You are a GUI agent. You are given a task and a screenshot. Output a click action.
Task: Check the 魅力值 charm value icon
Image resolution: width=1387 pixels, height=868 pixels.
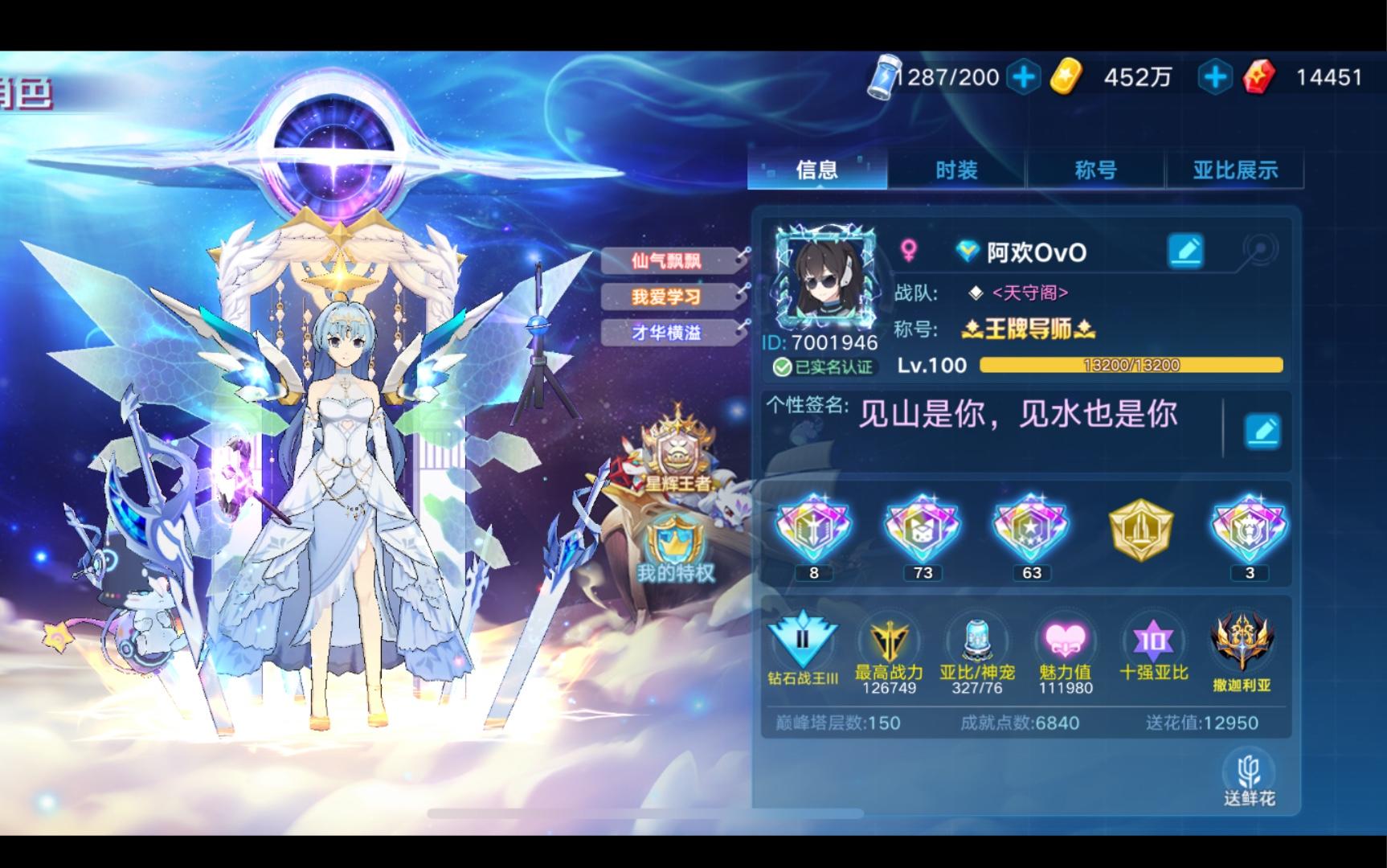coord(1064,641)
